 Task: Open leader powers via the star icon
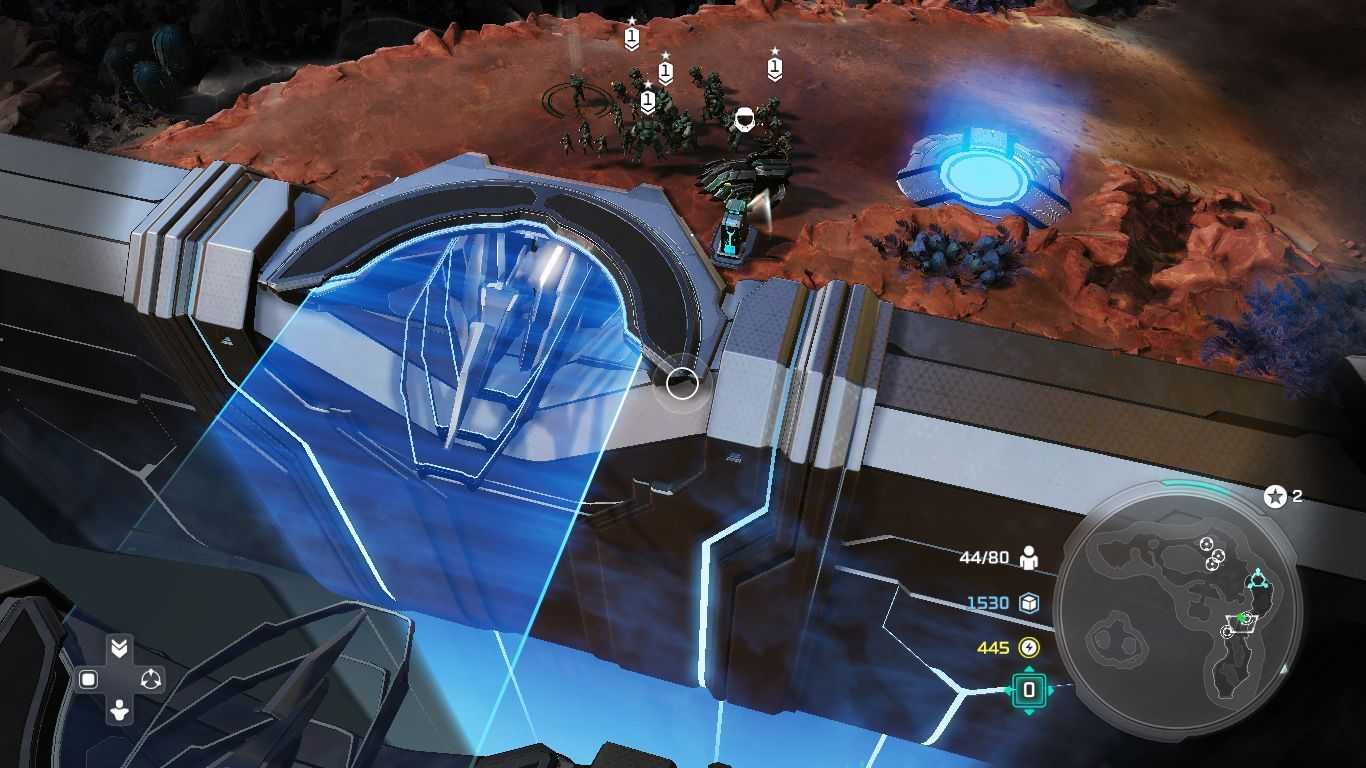(1275, 496)
